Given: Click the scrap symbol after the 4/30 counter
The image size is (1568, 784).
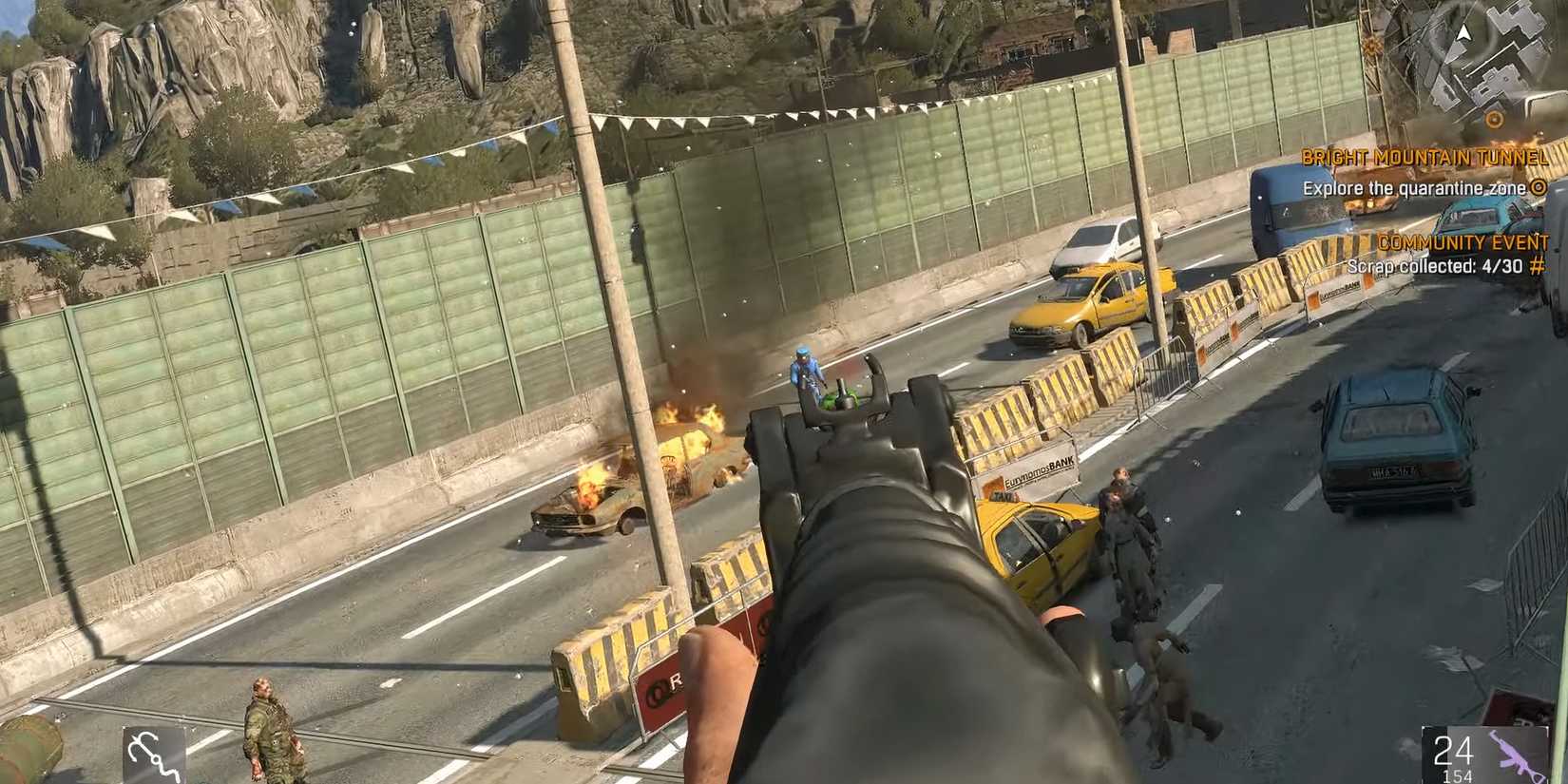Looking at the screenshot, I should click(x=1538, y=264).
